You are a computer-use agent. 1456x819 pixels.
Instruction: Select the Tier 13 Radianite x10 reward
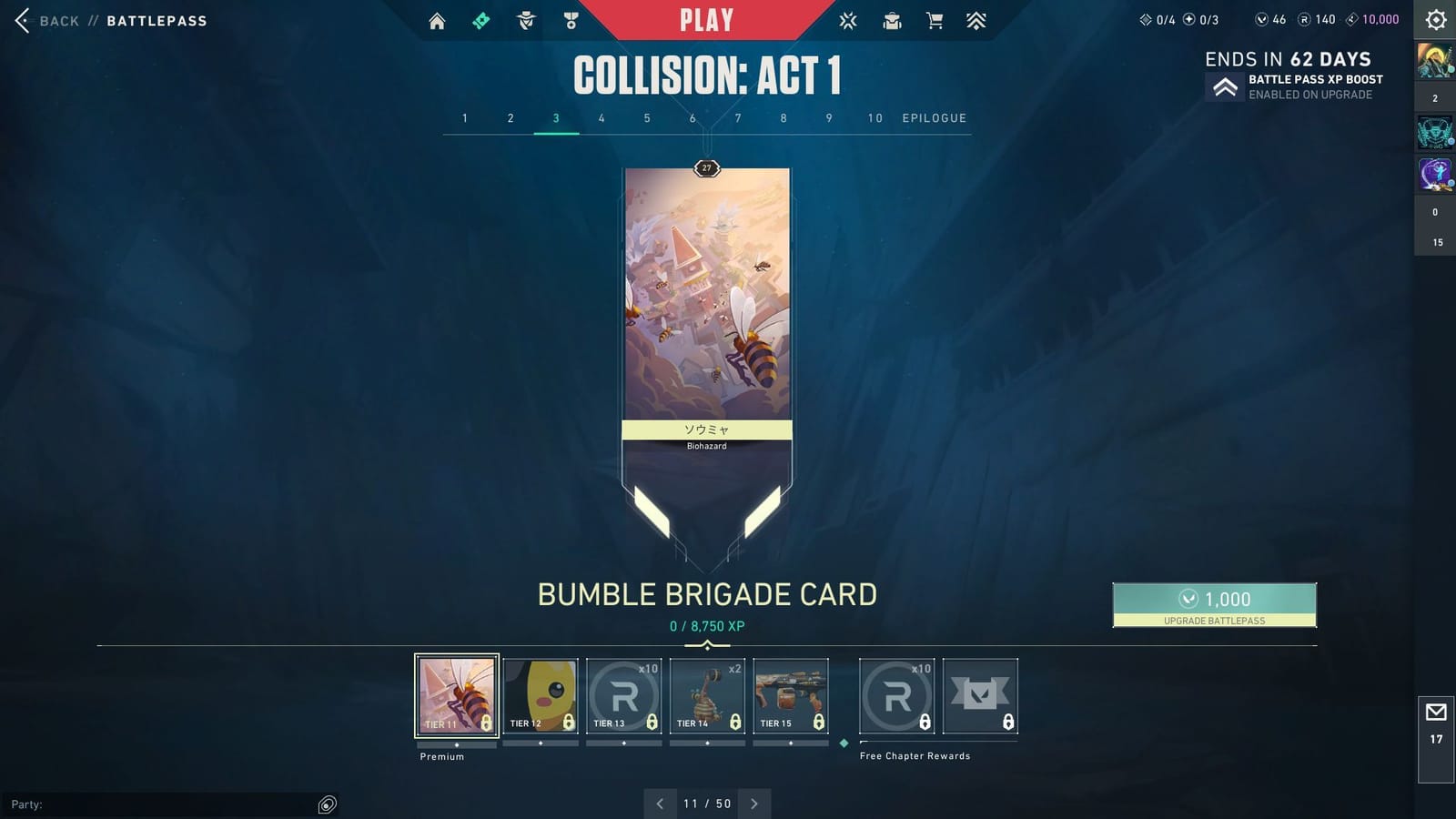(623, 694)
